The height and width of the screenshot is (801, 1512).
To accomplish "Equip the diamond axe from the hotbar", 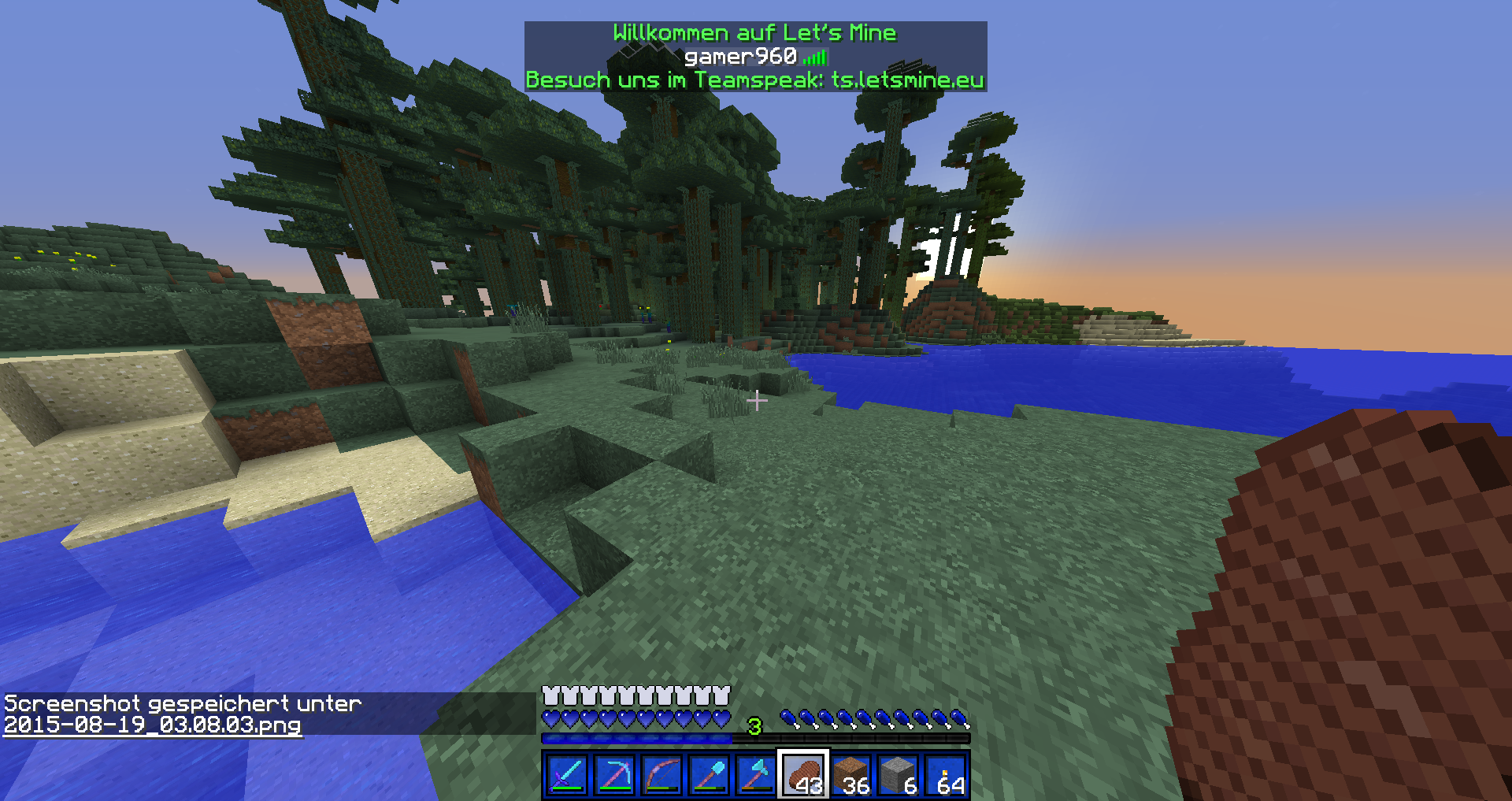I will [x=756, y=775].
